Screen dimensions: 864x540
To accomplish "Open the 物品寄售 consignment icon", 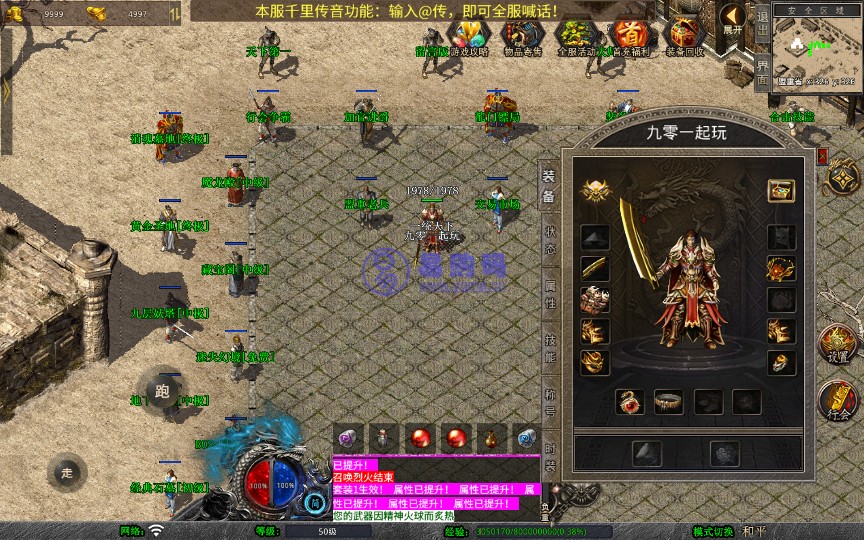I will (522, 37).
